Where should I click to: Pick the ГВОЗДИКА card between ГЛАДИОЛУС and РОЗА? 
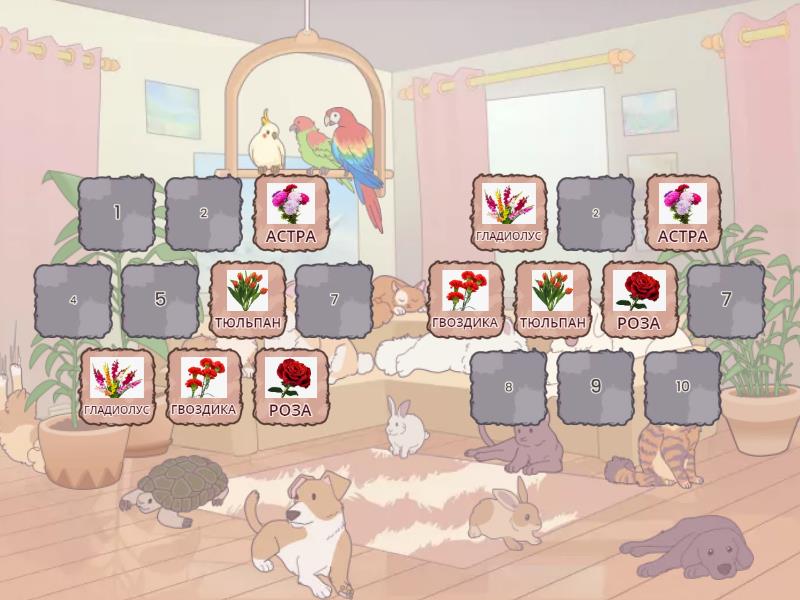coord(204,387)
